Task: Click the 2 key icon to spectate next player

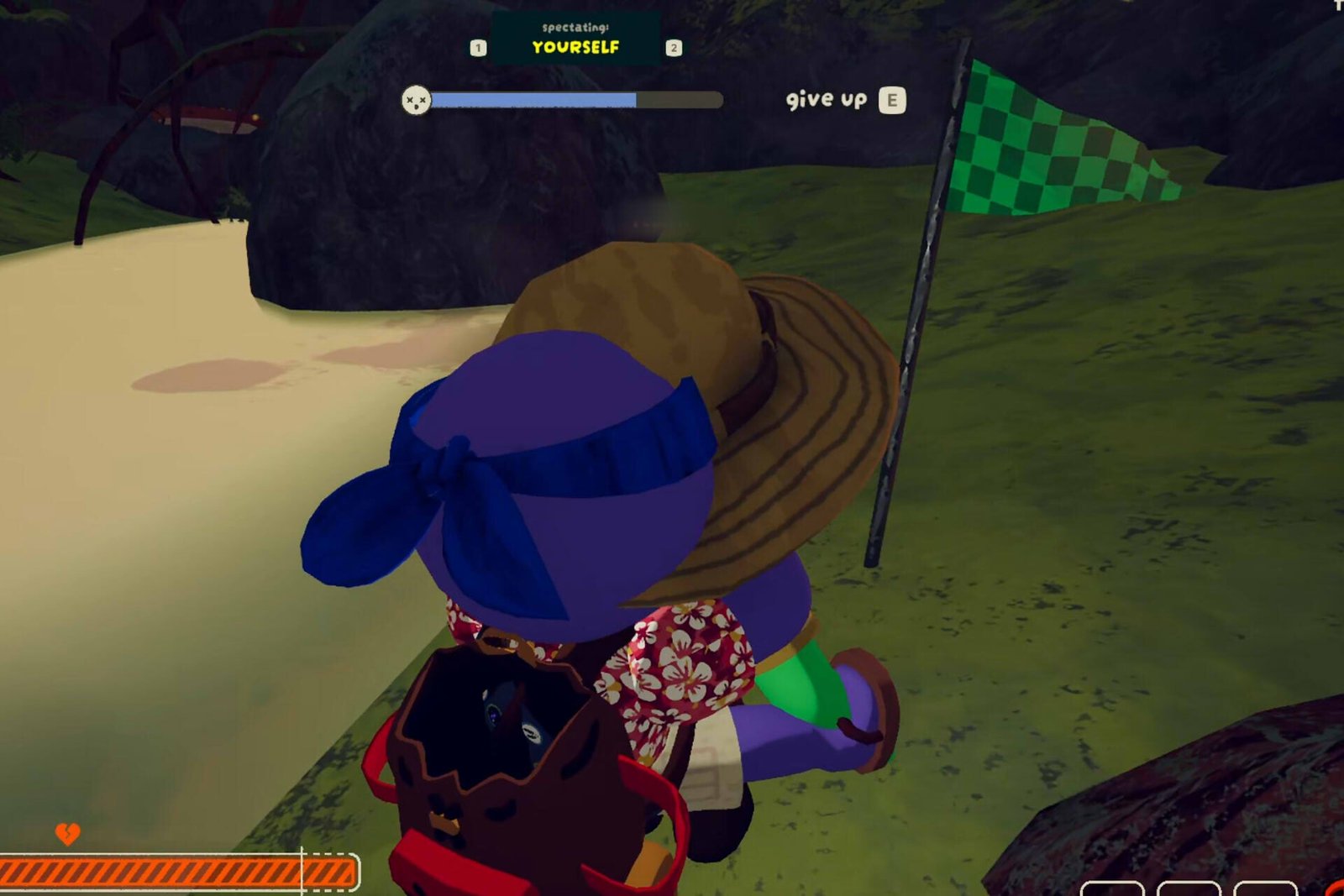Action: click(672, 48)
